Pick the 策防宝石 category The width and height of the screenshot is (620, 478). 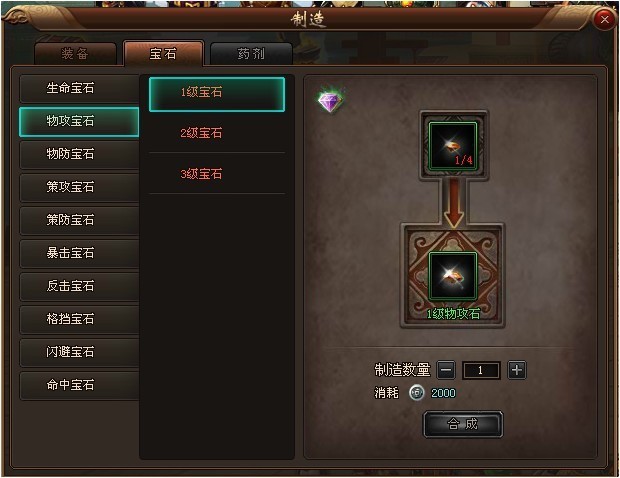click(79, 220)
